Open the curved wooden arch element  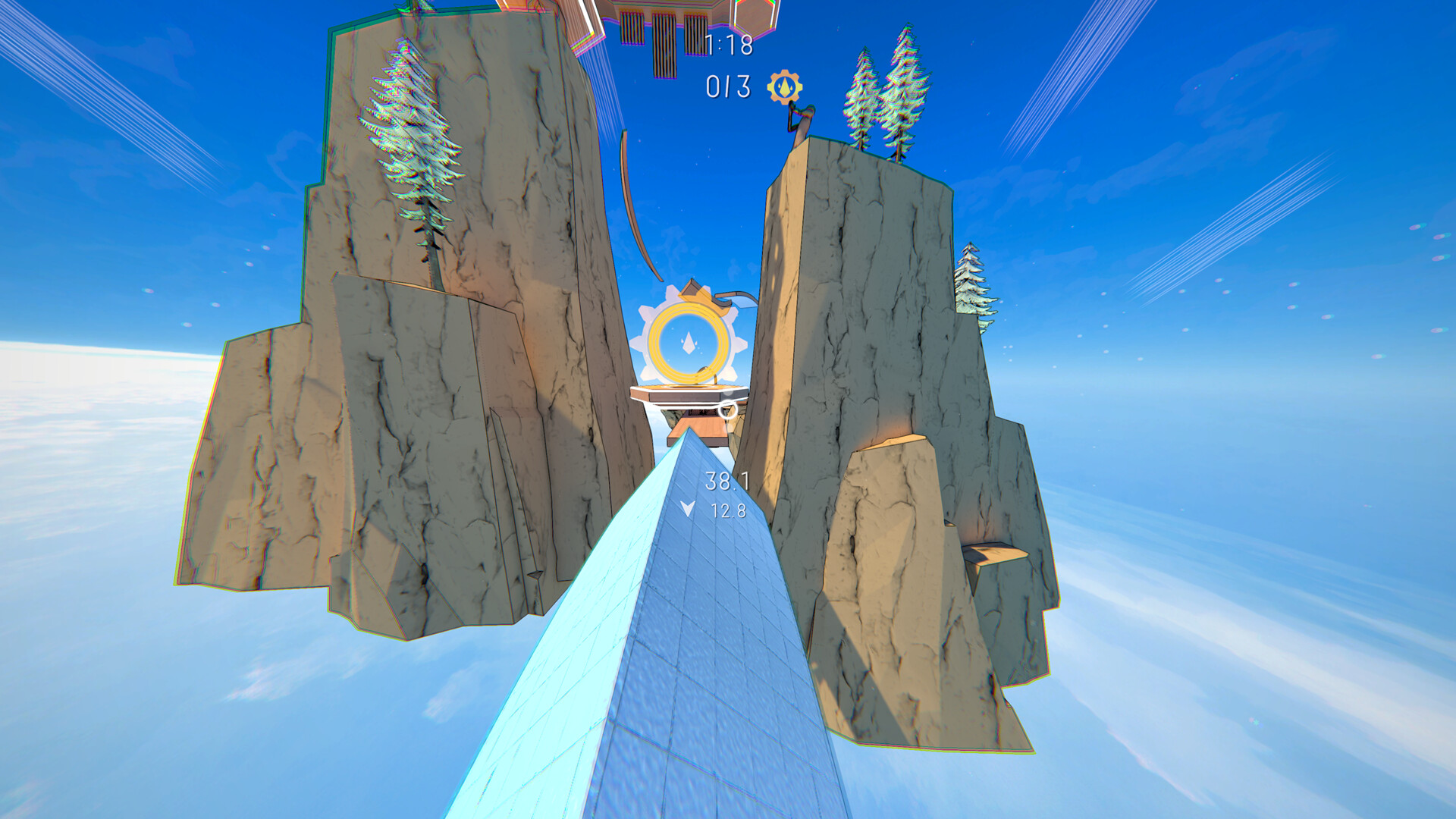pyautogui.click(x=635, y=205)
